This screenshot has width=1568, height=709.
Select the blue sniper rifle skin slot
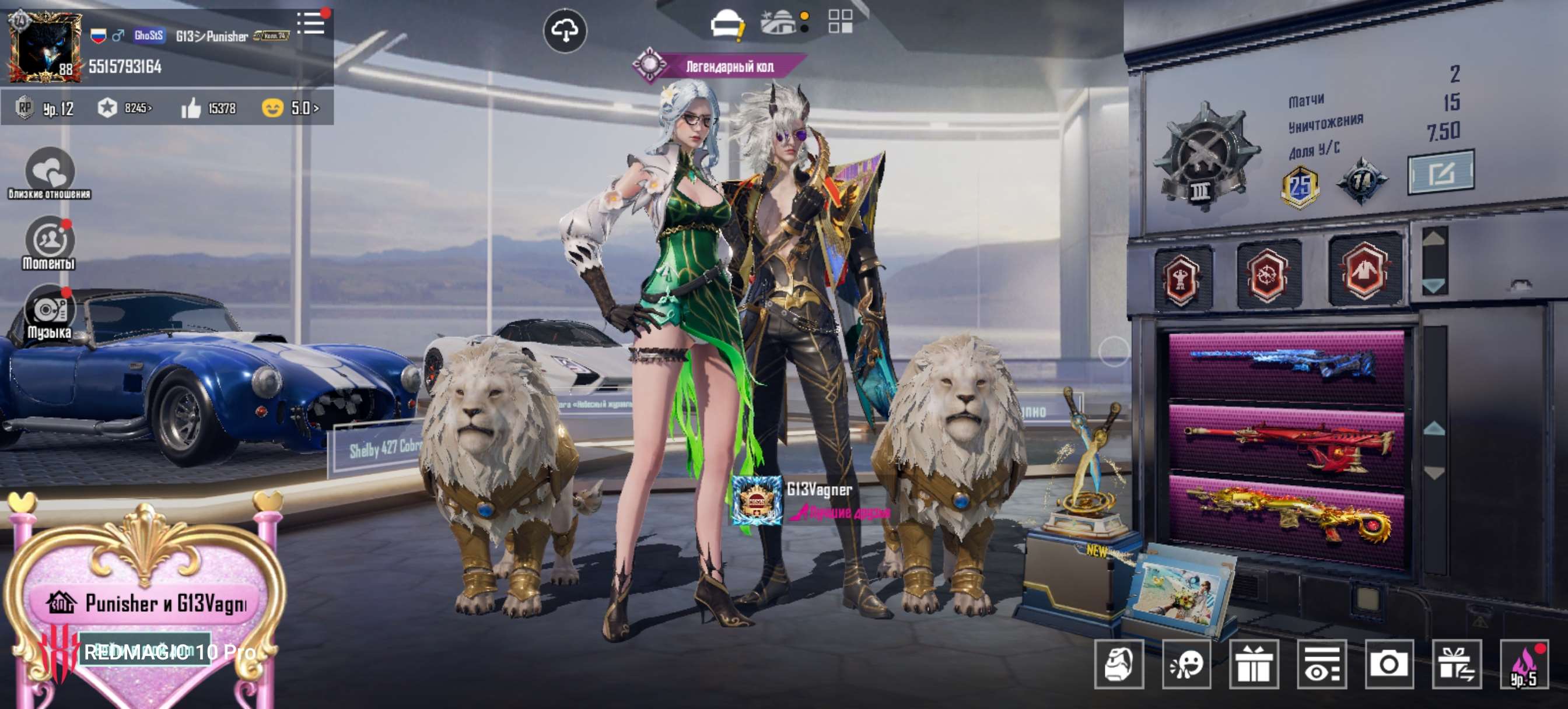[x=1285, y=364]
